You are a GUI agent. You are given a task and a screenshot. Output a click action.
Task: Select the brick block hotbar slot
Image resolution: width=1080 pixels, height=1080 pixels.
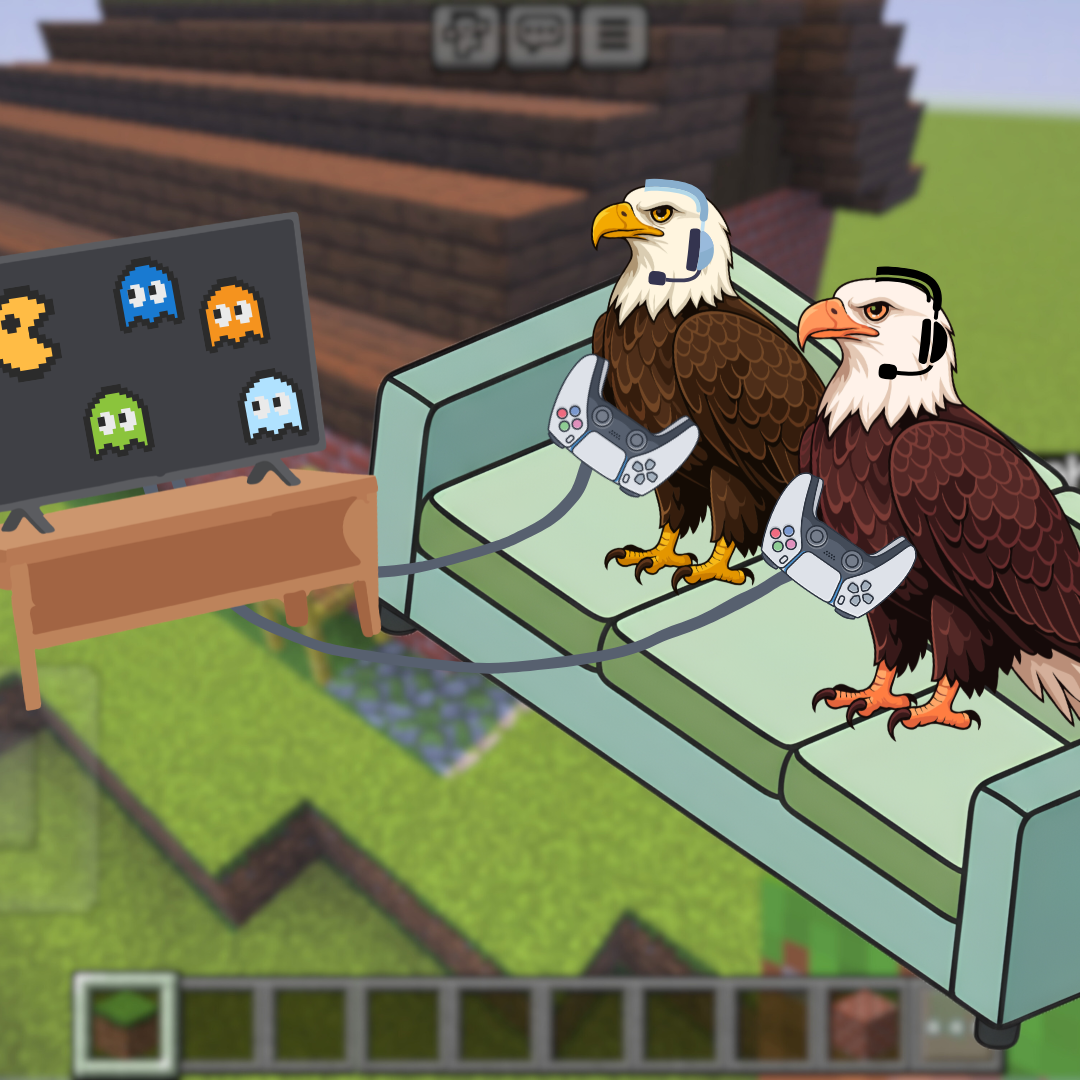[866, 1023]
